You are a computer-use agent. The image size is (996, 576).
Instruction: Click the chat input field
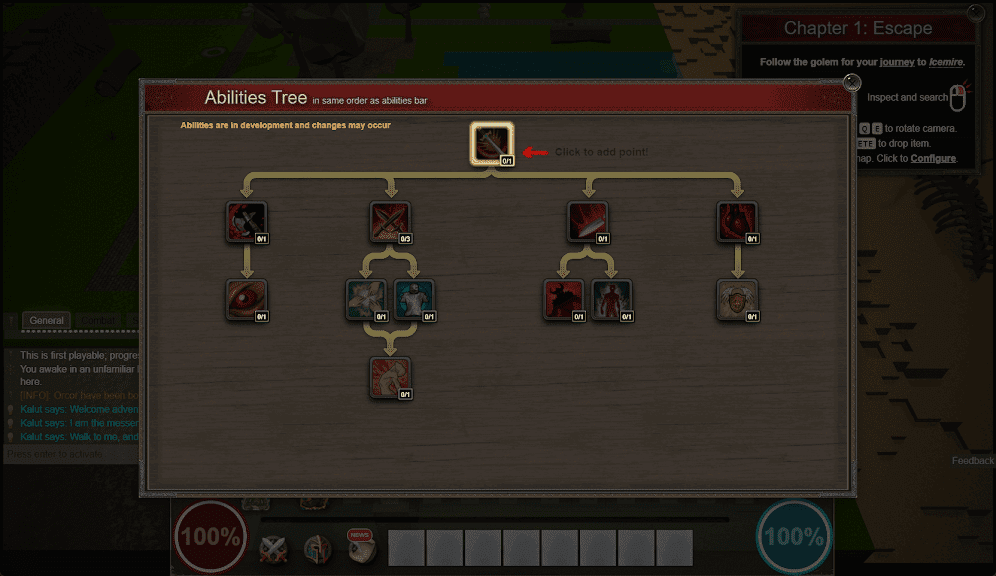(70, 454)
